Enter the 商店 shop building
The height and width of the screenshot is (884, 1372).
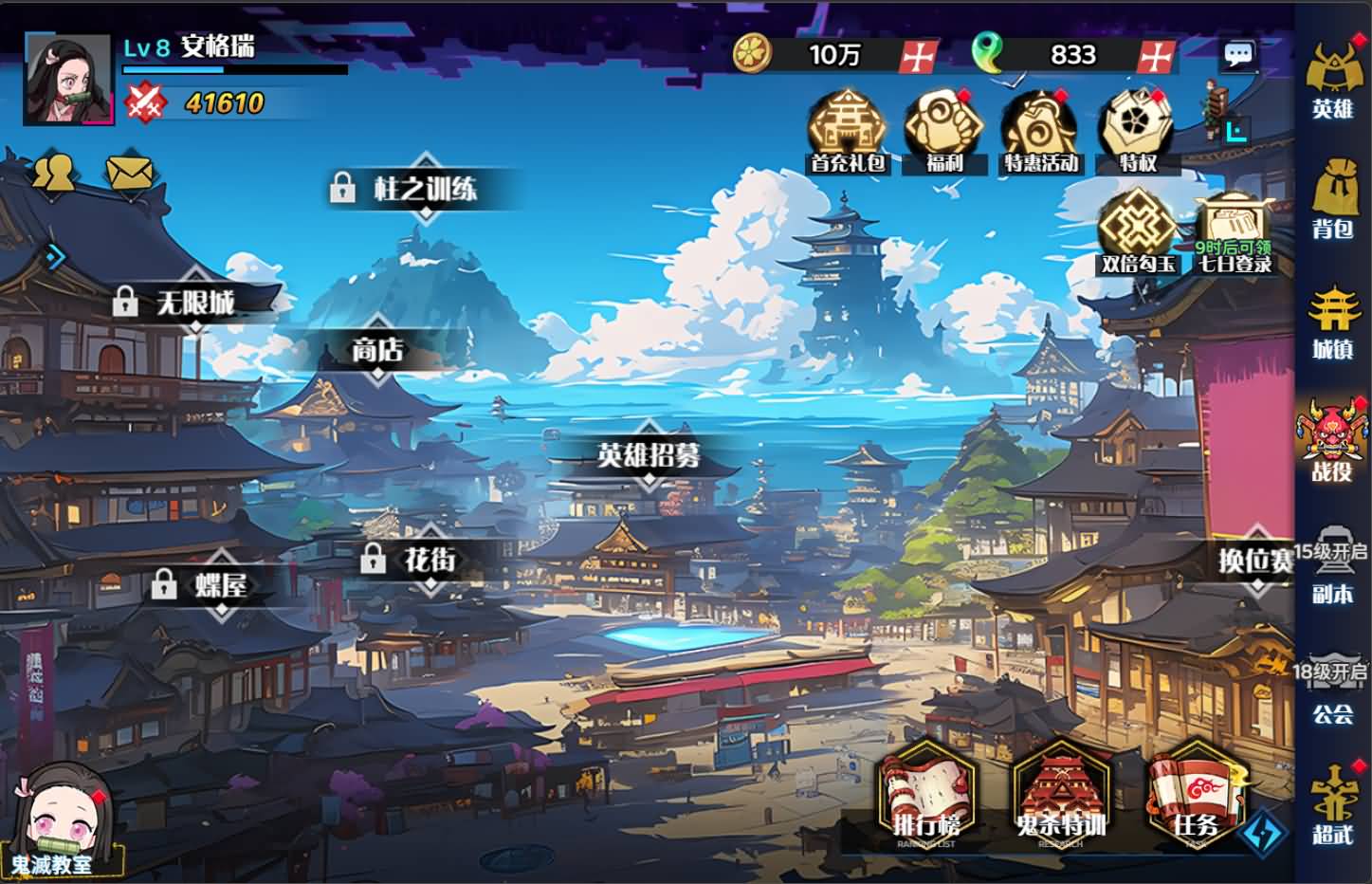[378, 350]
